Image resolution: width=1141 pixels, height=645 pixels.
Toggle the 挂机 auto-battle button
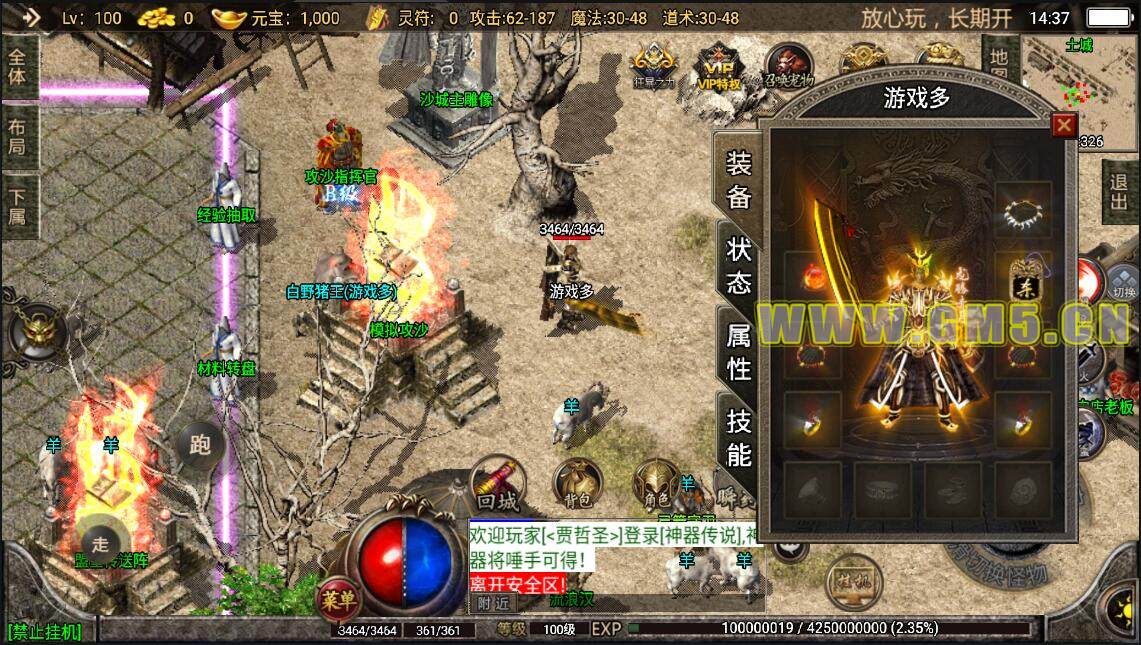(x=854, y=580)
